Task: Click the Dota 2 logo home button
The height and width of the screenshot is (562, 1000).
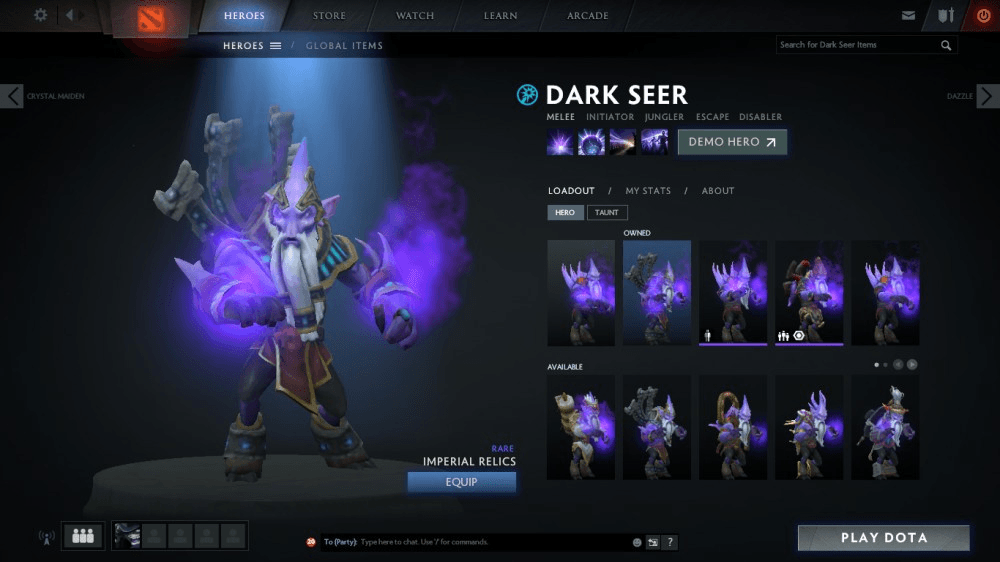Action: coord(148,19)
